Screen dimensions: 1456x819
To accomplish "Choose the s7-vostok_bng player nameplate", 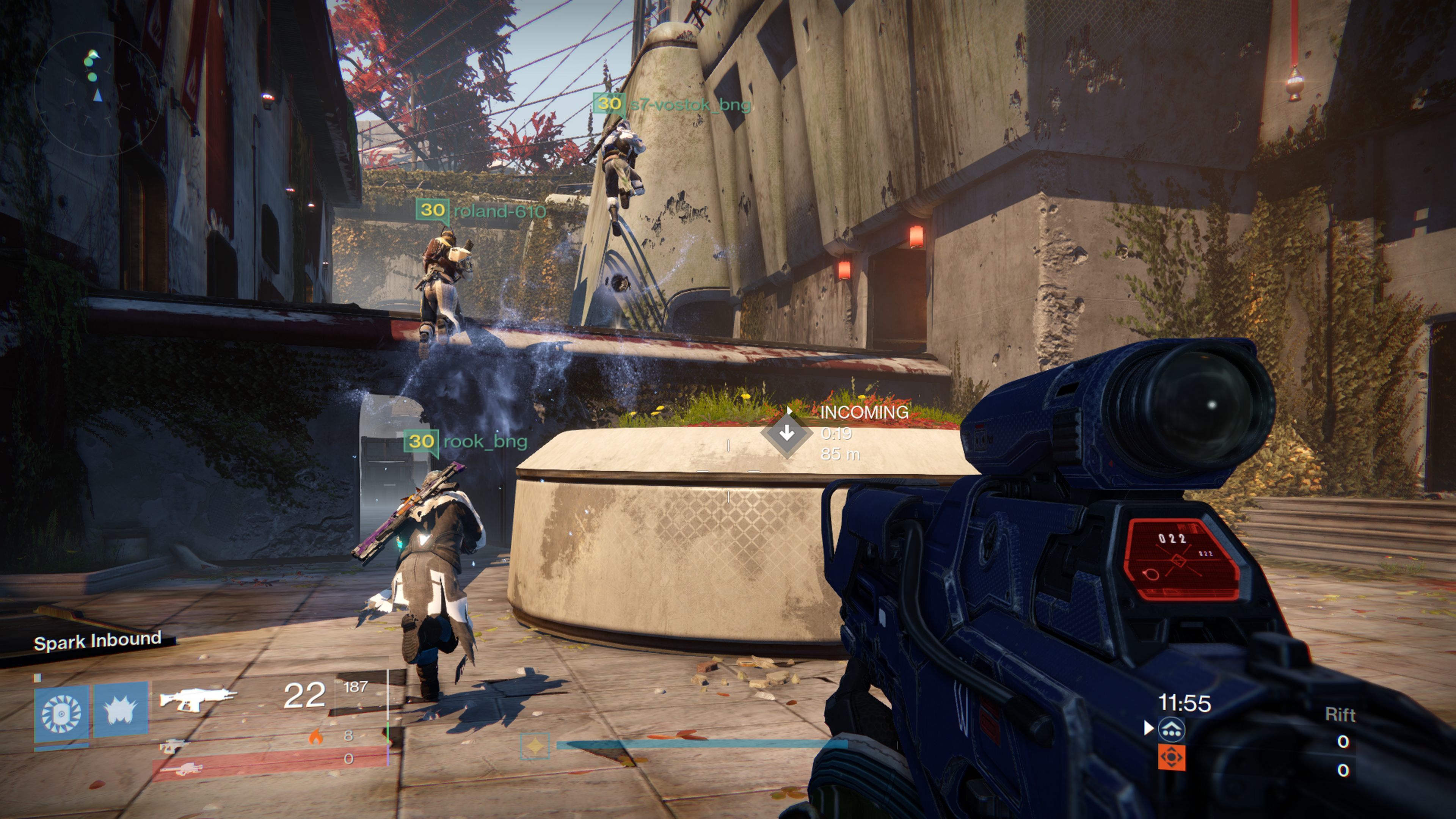I will coord(672,104).
